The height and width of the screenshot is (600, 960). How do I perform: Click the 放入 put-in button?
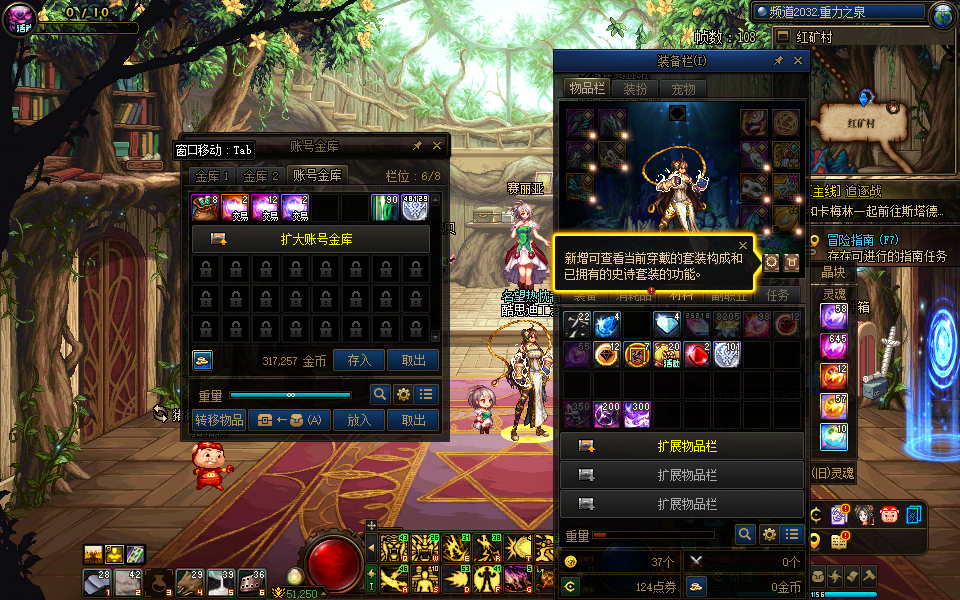[x=359, y=420]
